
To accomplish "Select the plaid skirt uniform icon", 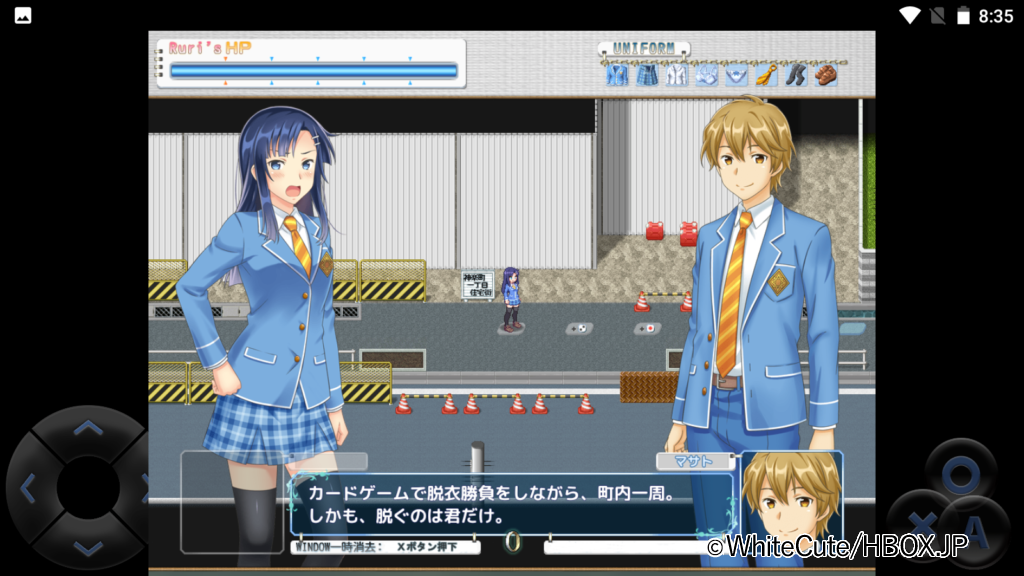I will pyautogui.click(x=647, y=75).
